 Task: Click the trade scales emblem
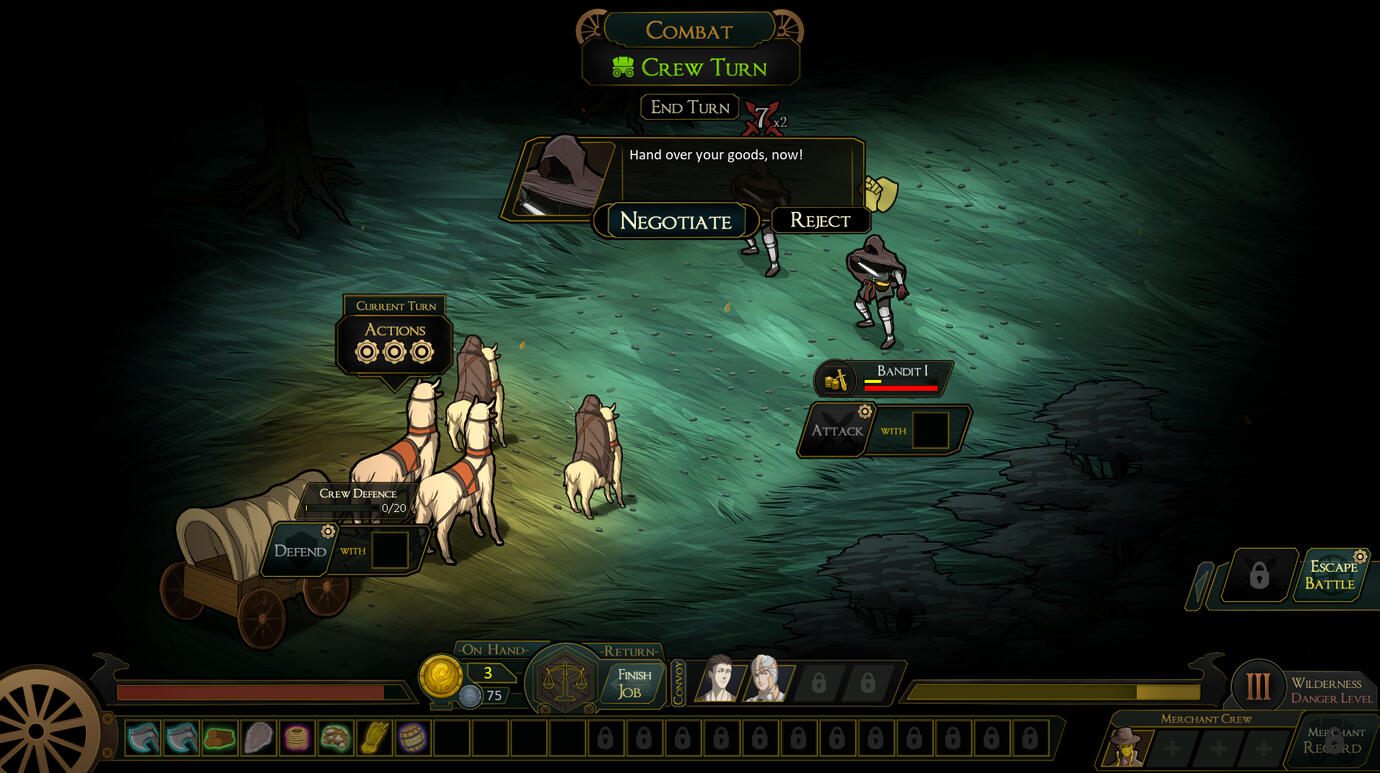tap(563, 681)
